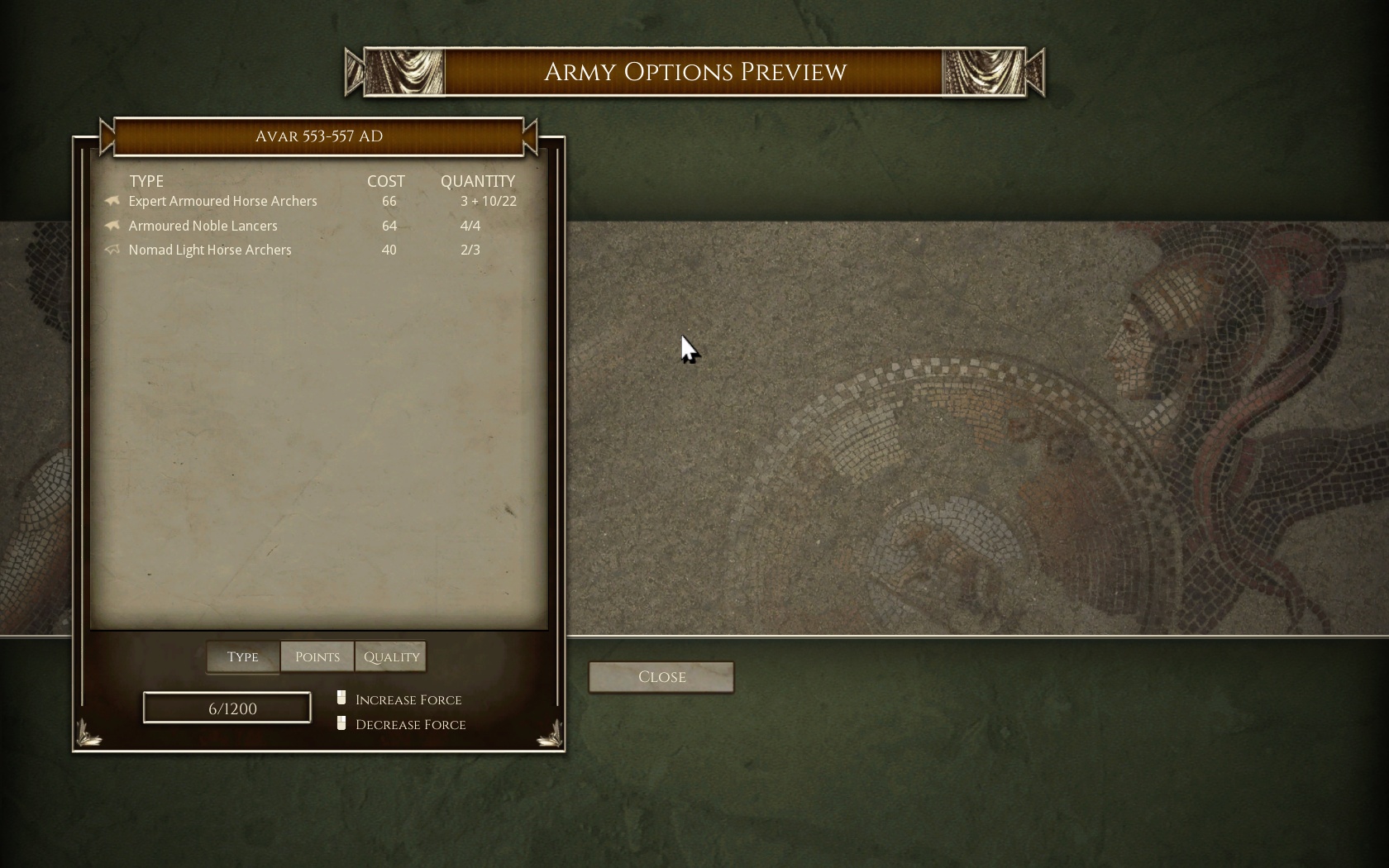The image size is (1389, 868).
Task: Click the decorative flourish at the panel's bottom-left
Action: click(88, 732)
